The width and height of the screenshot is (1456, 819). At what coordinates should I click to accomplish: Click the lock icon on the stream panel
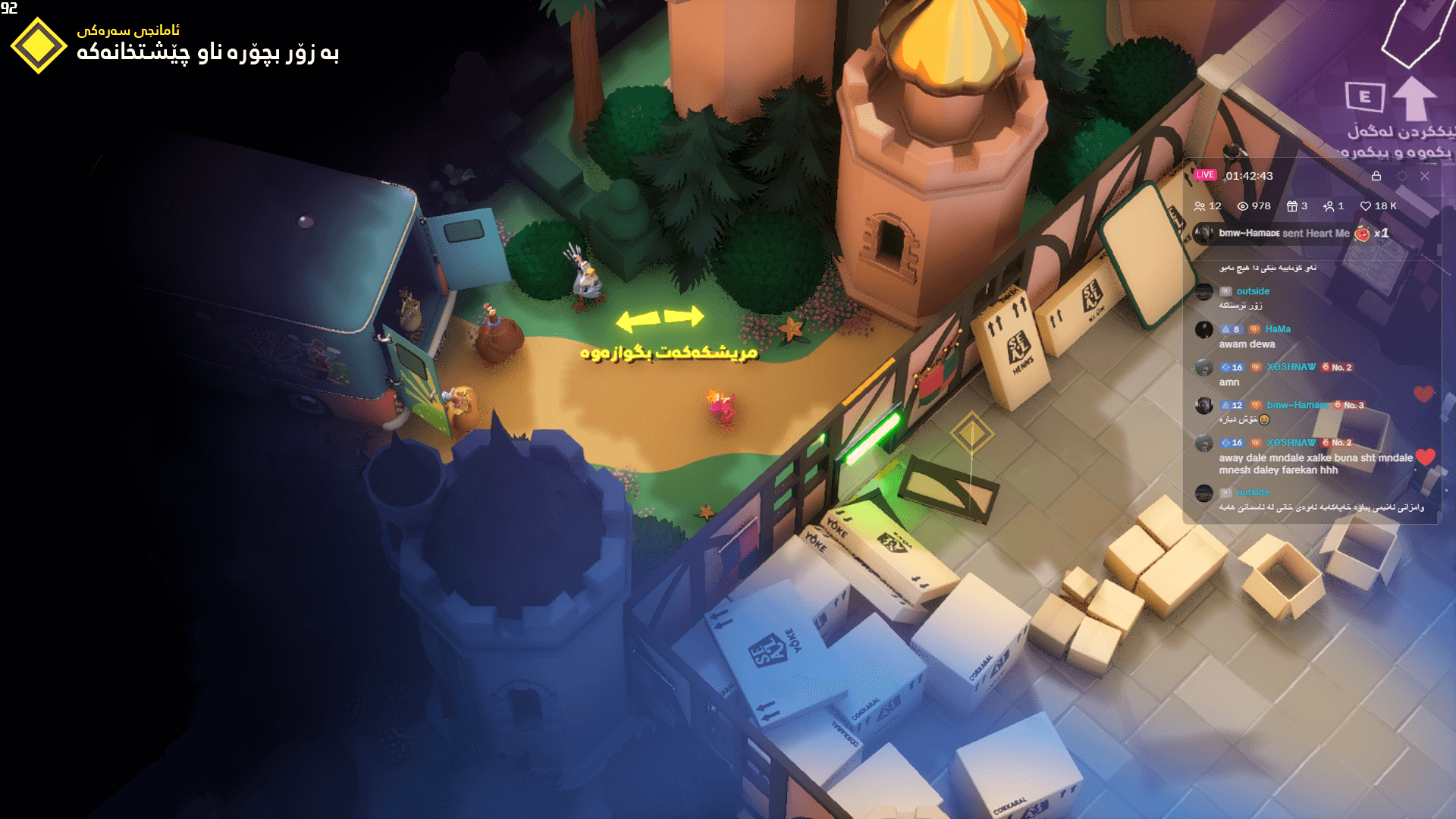coord(1376,176)
